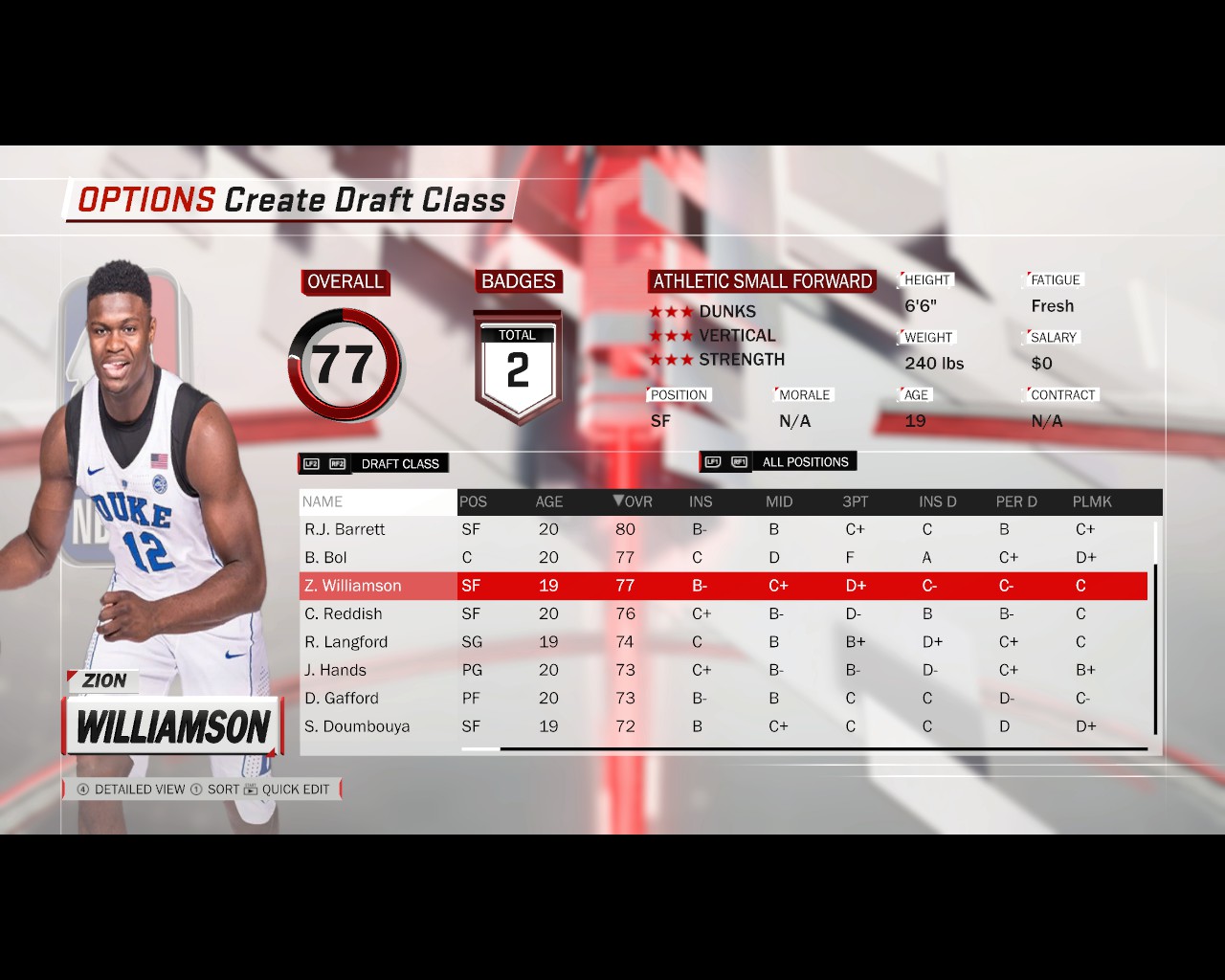
Task: Select R.J. Barrett's player row
Action: click(x=345, y=529)
